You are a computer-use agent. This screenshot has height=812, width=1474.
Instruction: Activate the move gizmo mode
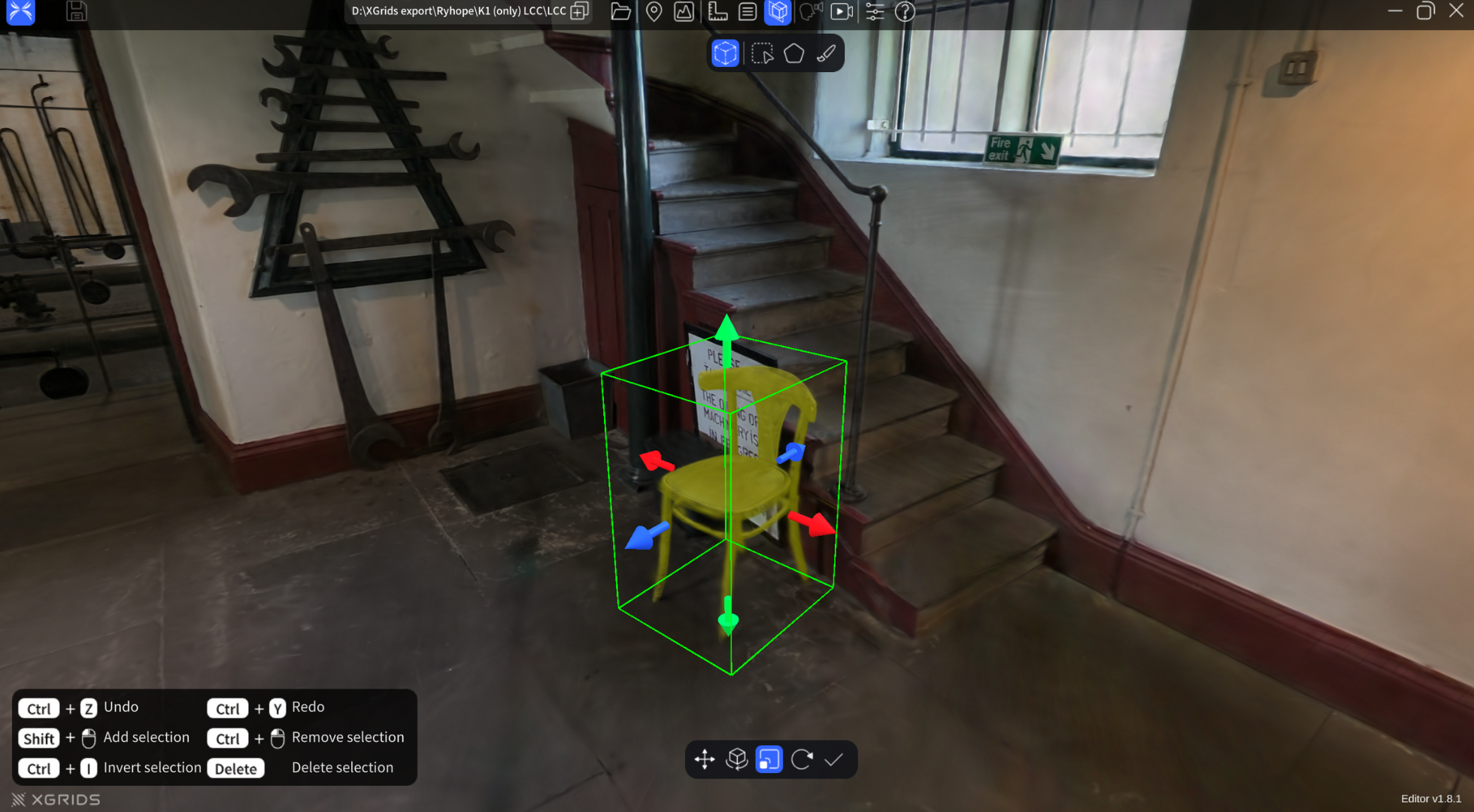pyautogui.click(x=704, y=759)
